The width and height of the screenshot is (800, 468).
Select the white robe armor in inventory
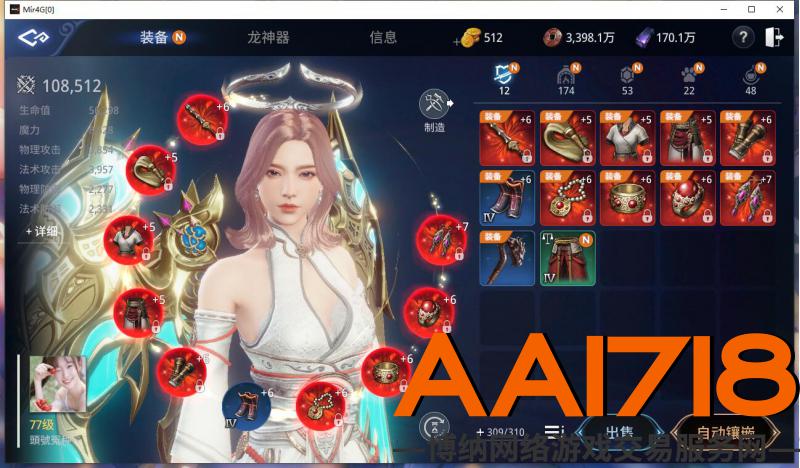click(x=627, y=138)
